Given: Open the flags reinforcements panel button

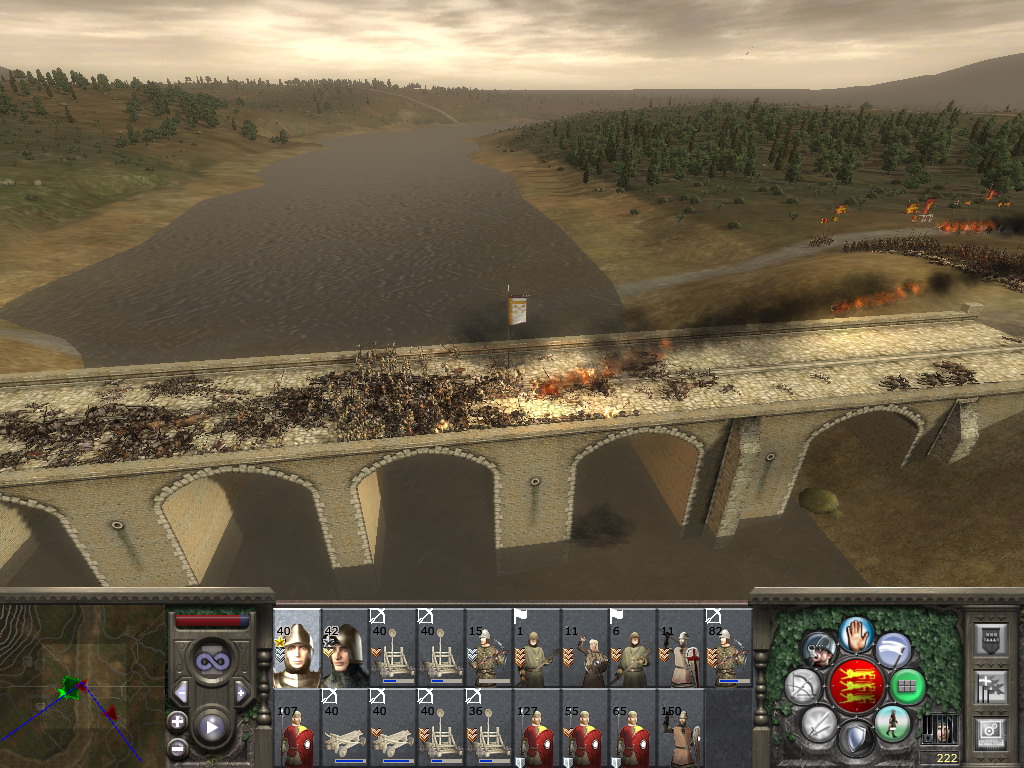Looking at the screenshot, I should coord(989,686).
